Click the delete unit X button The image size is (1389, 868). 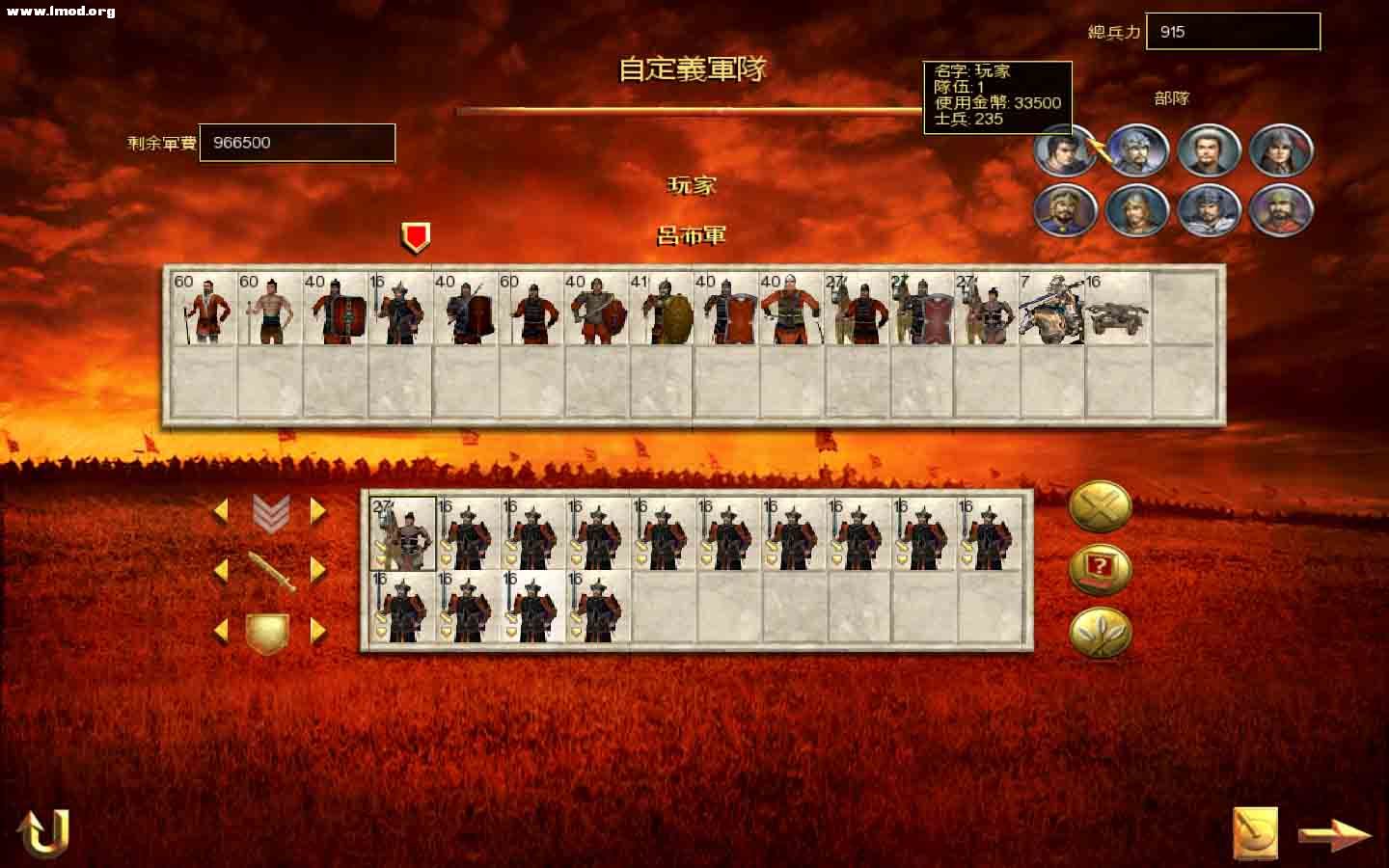point(1101,505)
